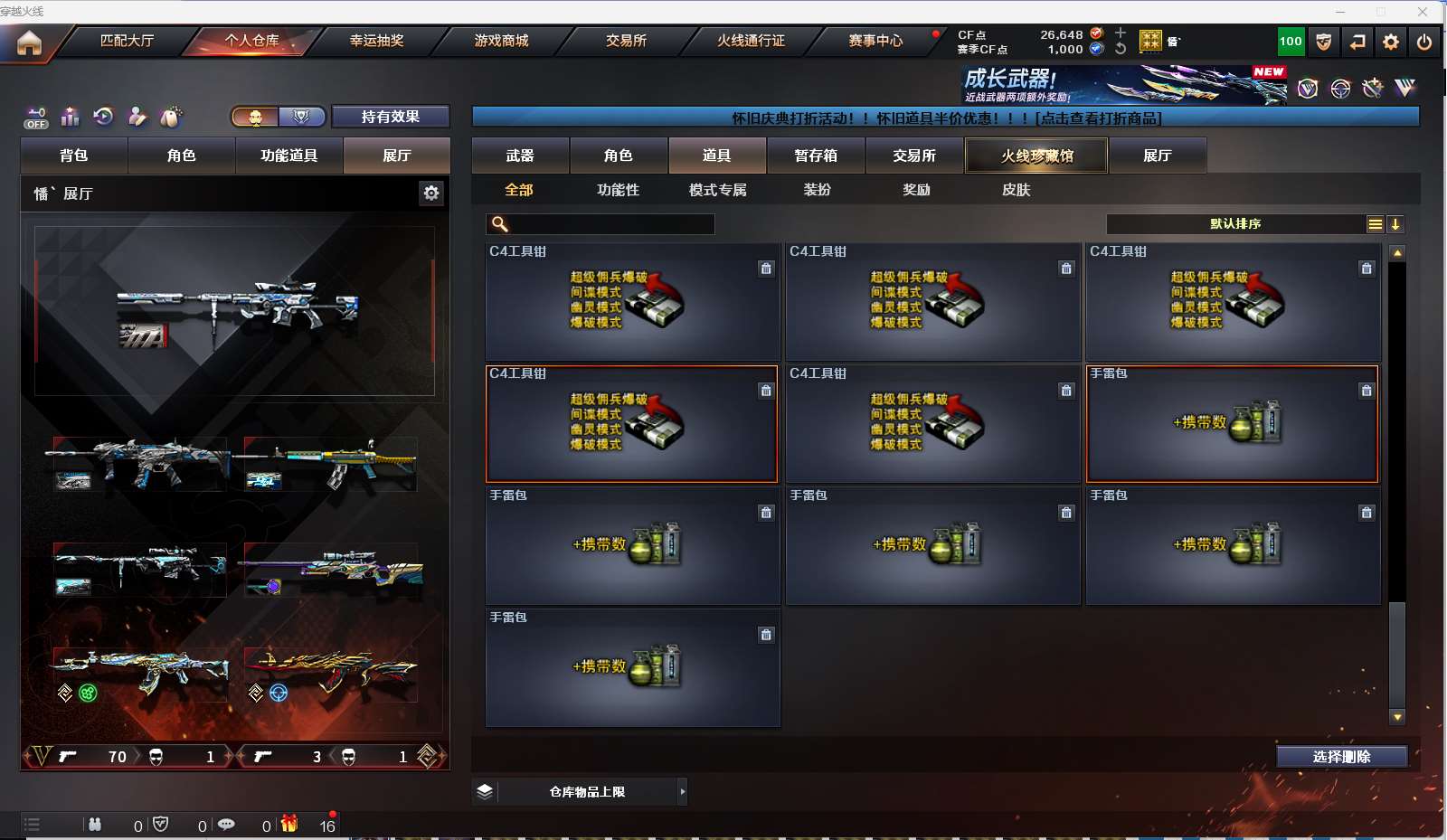The height and width of the screenshot is (840, 1447).
Task: Go to 火线通行证 battle pass
Action: pos(751,41)
